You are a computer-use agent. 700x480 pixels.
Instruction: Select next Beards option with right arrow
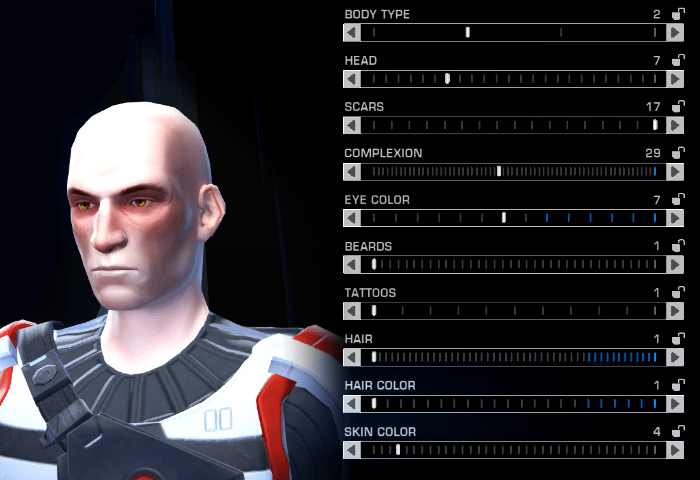tap(676, 264)
